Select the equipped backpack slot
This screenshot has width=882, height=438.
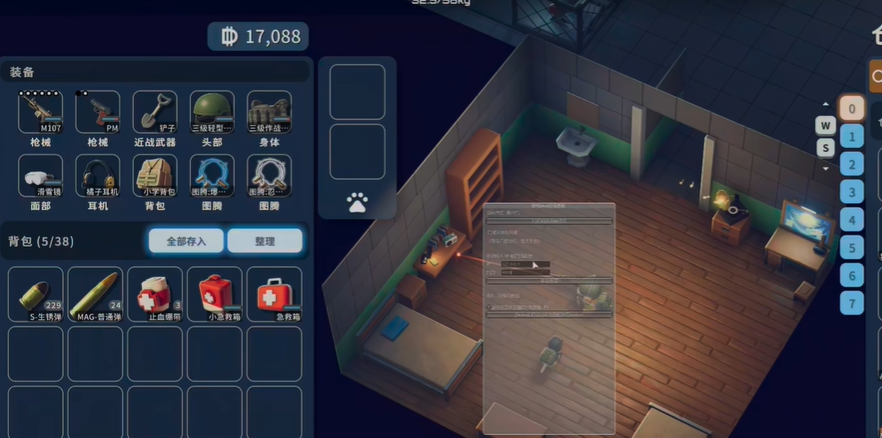click(x=155, y=176)
